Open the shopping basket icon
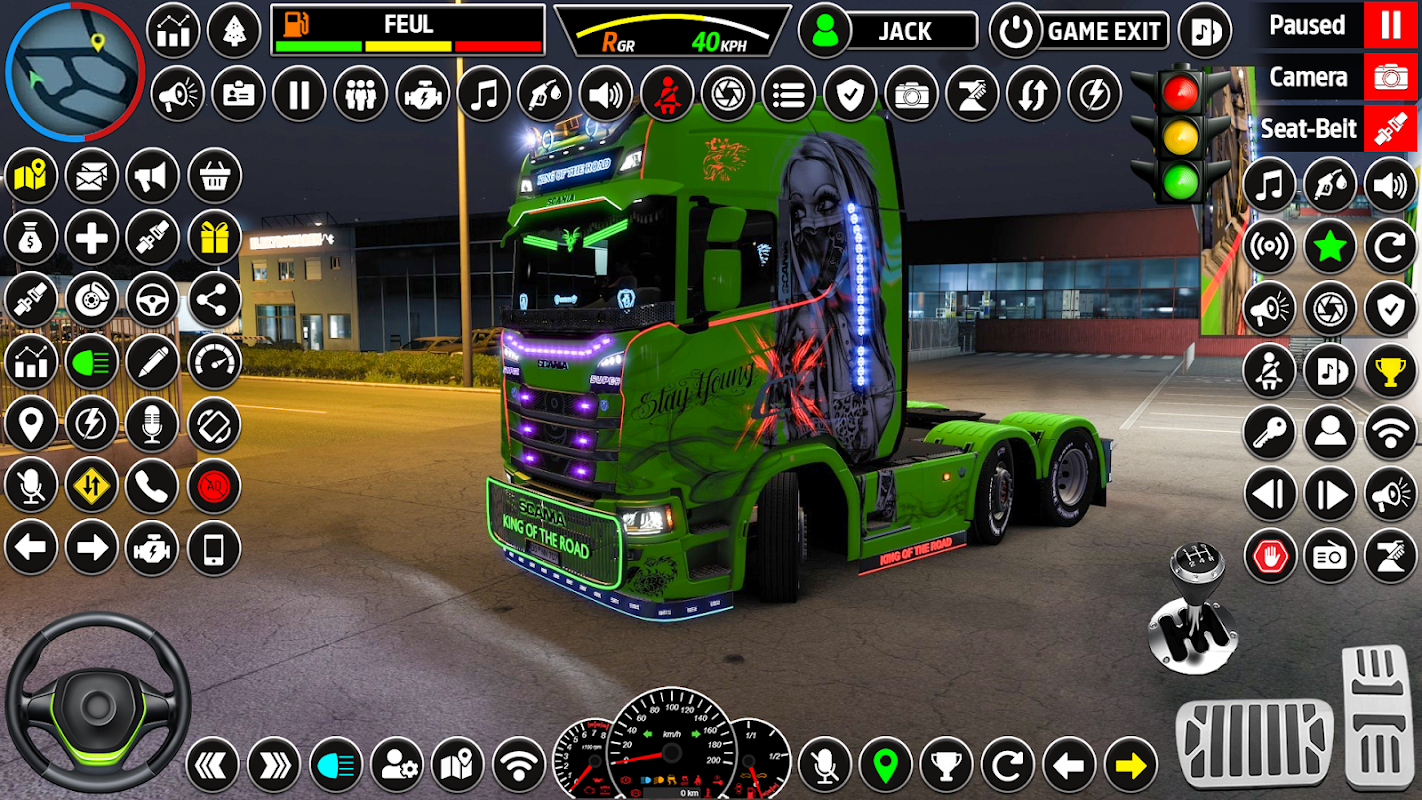This screenshot has width=1422, height=800. click(214, 176)
